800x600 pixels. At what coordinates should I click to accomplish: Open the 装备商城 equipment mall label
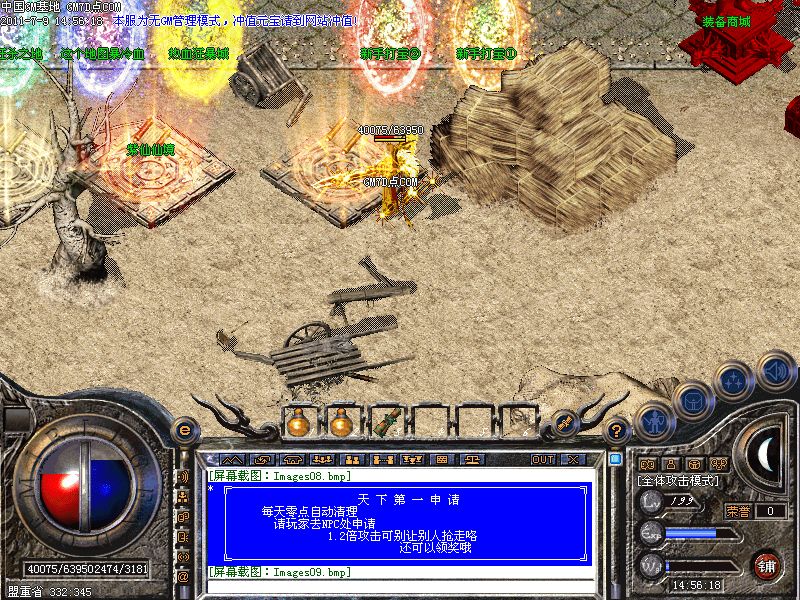coord(726,21)
